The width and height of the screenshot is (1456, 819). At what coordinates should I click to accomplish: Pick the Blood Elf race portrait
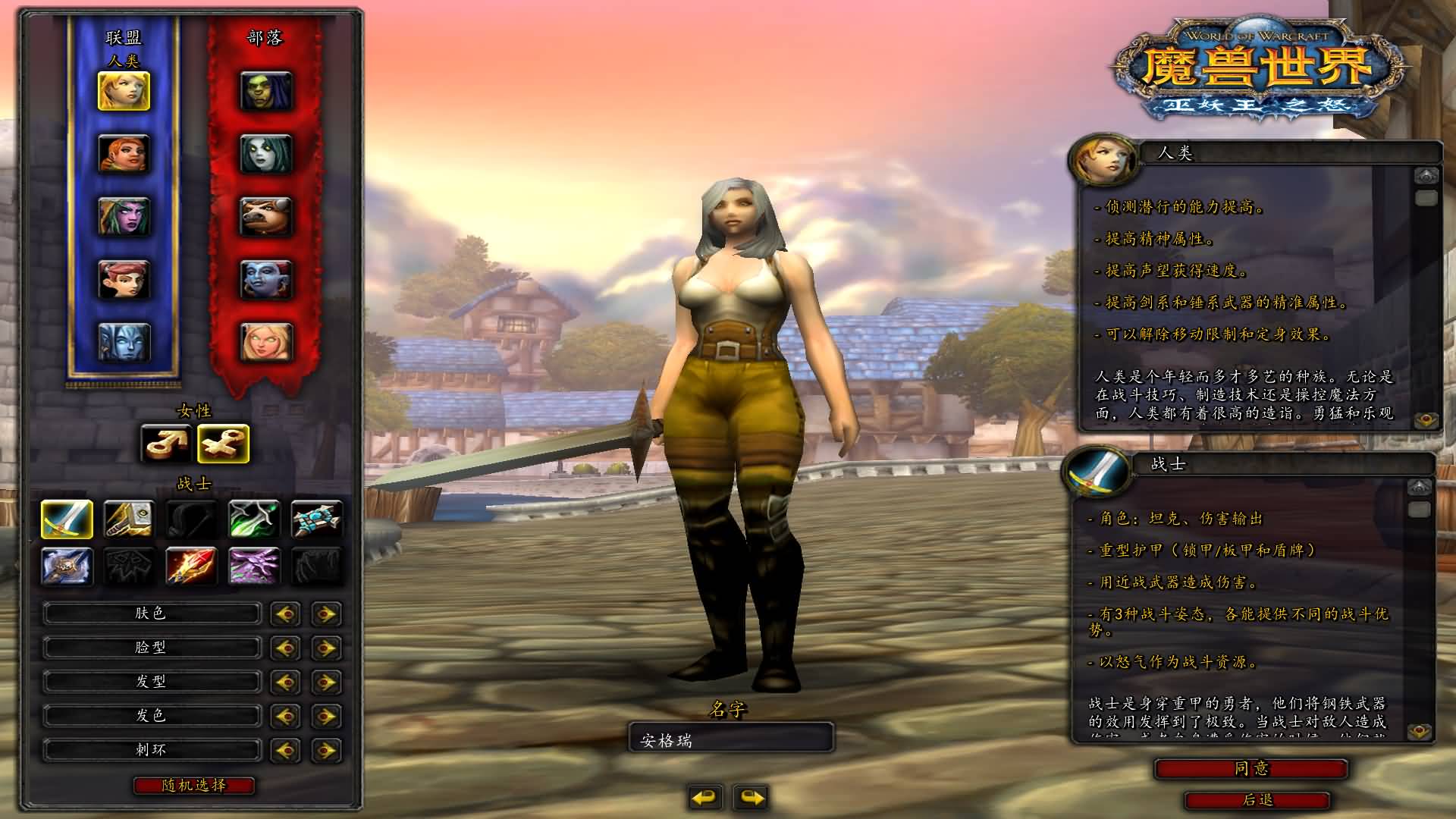pos(265,343)
